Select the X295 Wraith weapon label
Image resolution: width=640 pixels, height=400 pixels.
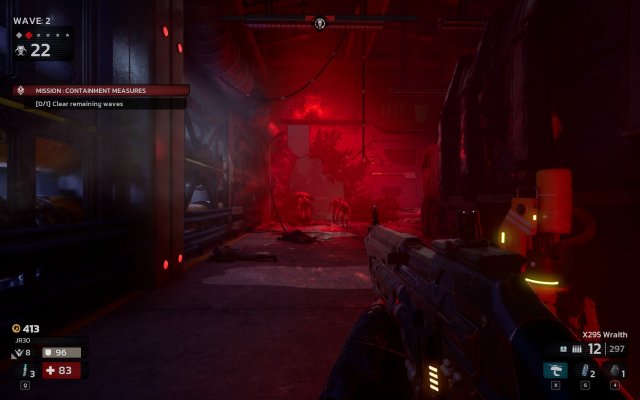click(x=607, y=335)
